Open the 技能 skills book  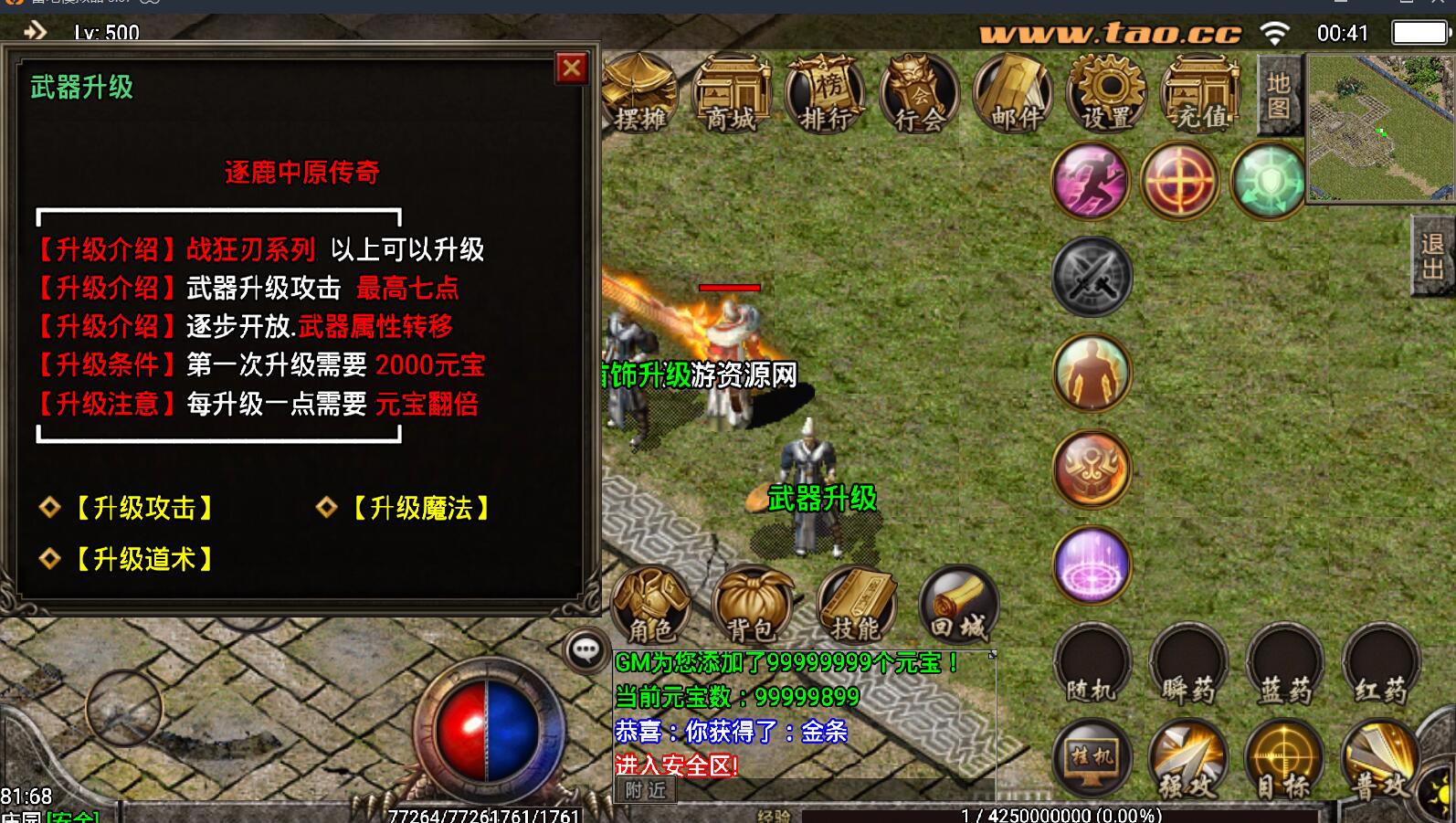click(x=856, y=604)
